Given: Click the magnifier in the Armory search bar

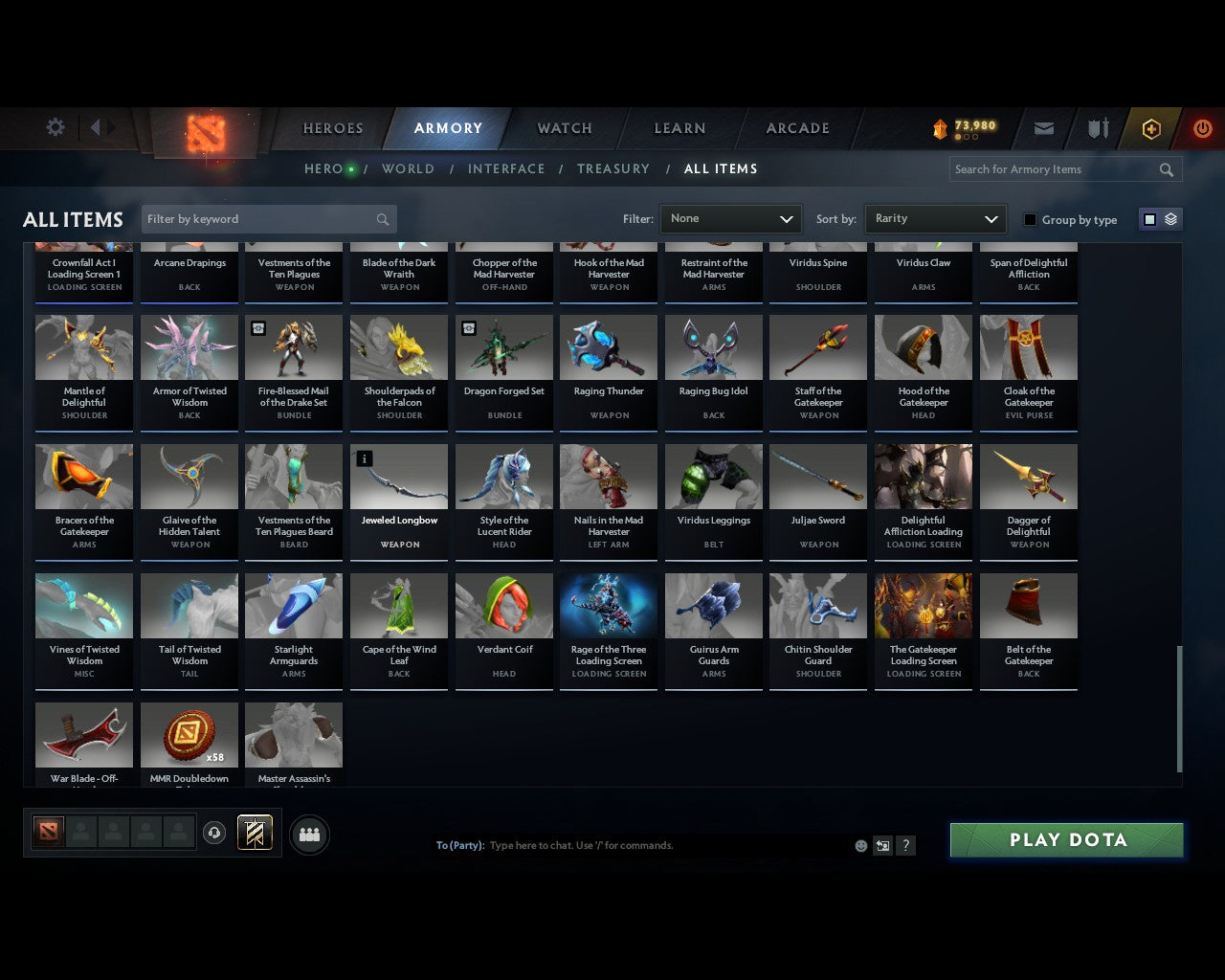Looking at the screenshot, I should pos(1166,169).
